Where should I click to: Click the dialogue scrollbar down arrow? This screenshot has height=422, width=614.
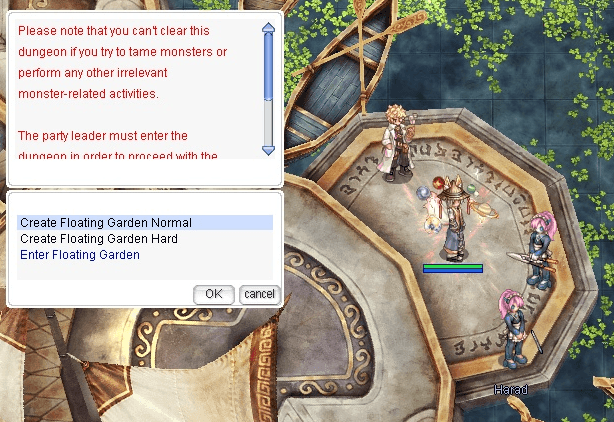(268, 150)
